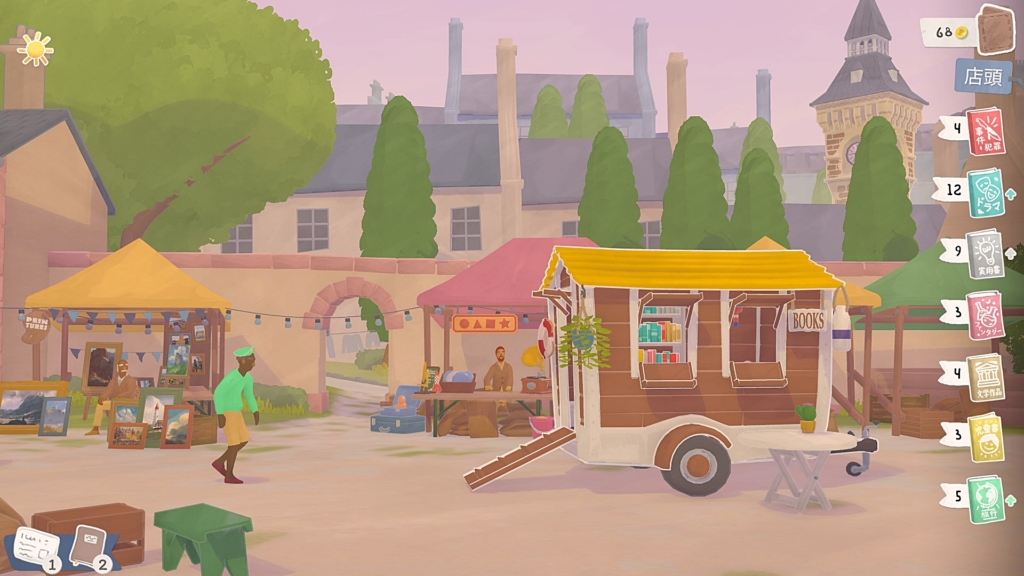Choose the red crime (事件・犯罪) book
The height and width of the screenshot is (576, 1024).
pos(985,132)
